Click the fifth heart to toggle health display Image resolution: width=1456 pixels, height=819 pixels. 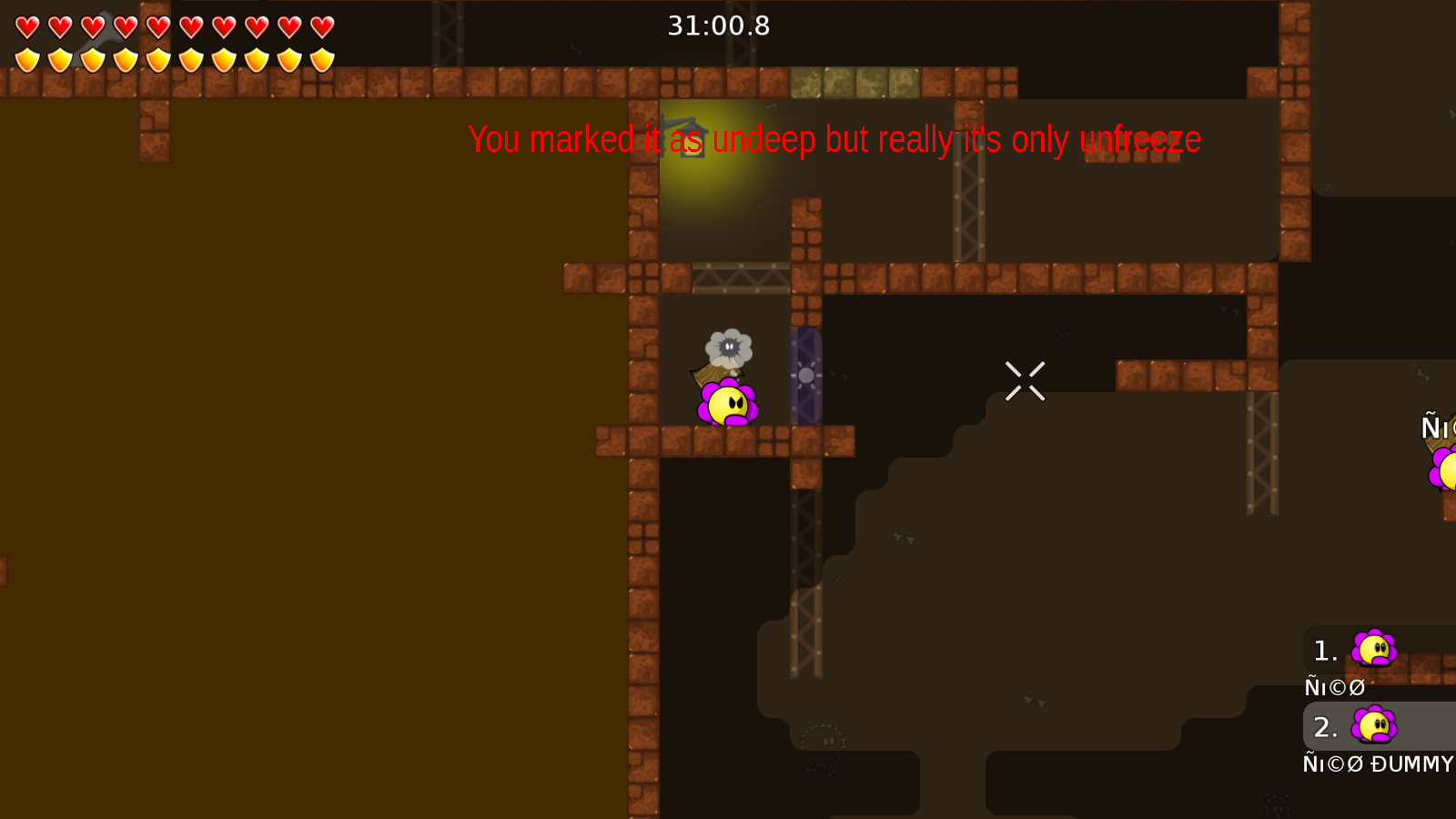157,25
